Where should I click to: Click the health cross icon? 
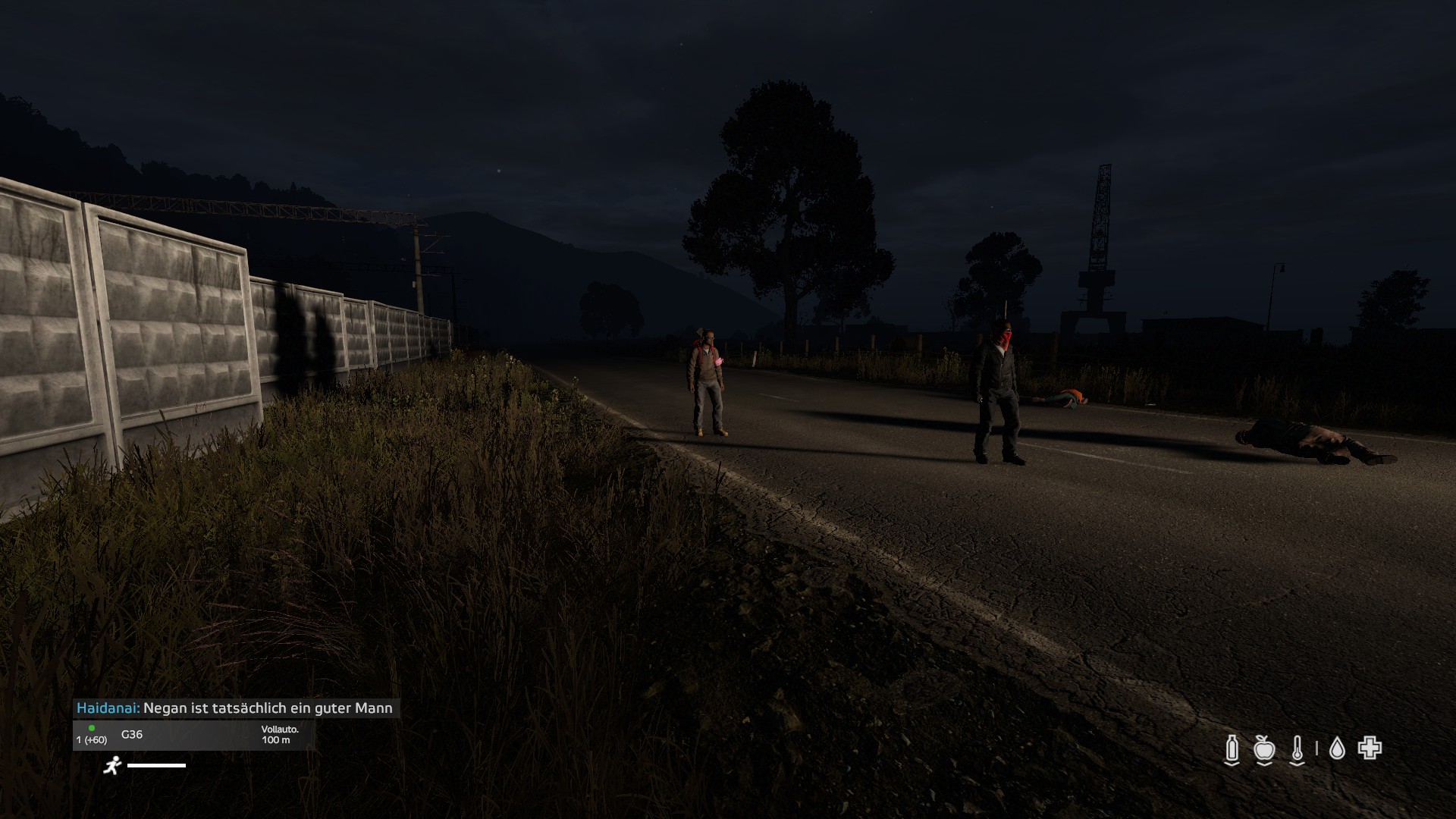[x=1370, y=748]
